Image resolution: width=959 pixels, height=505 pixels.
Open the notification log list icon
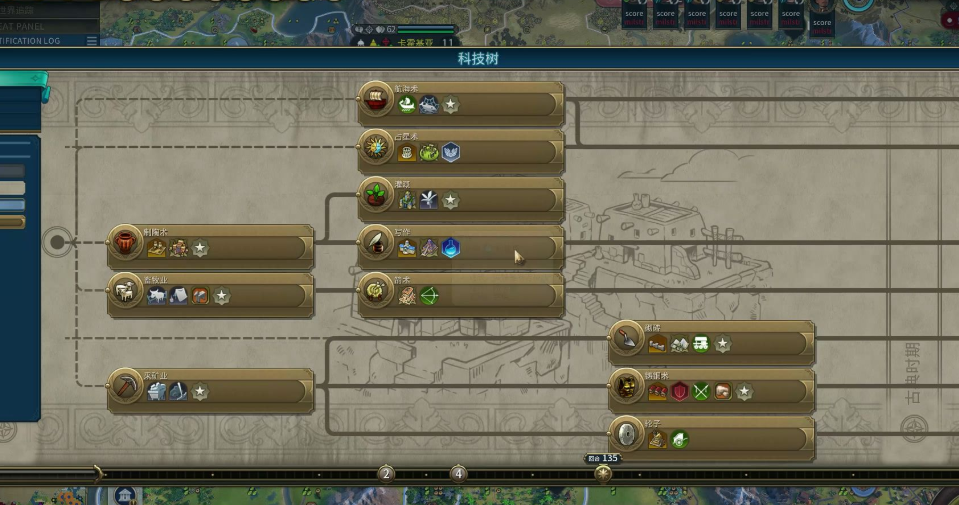click(92, 41)
